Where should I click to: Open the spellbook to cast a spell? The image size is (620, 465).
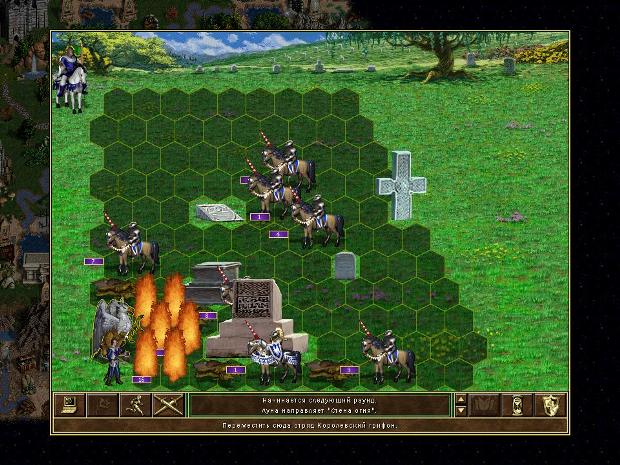point(485,405)
